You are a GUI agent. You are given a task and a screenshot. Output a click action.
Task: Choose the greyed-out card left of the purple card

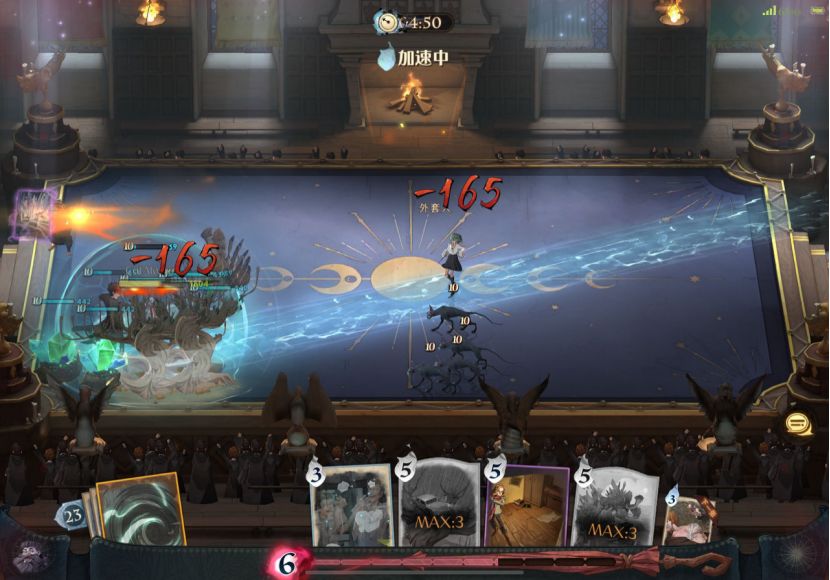[x=438, y=506]
